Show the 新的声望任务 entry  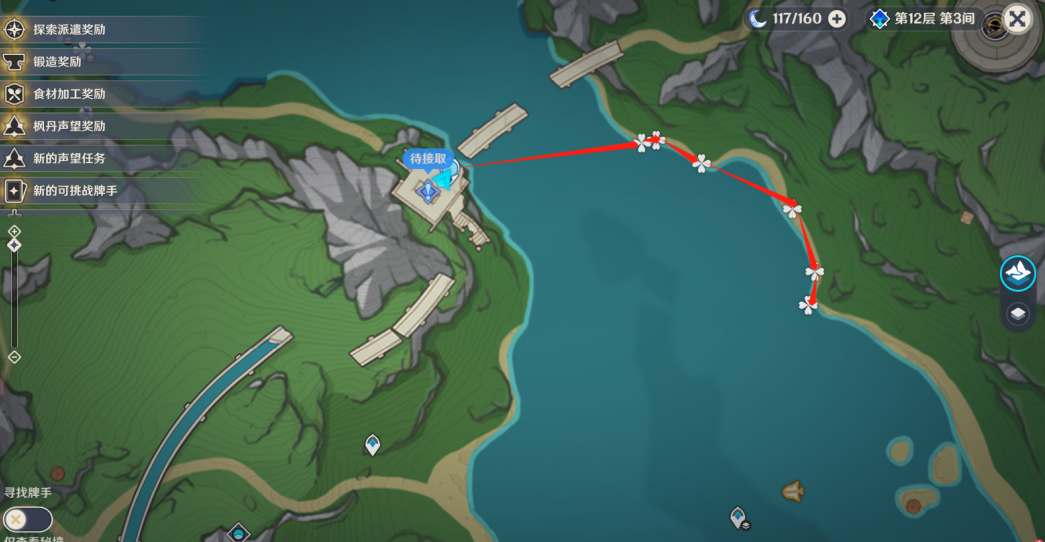(x=70, y=159)
